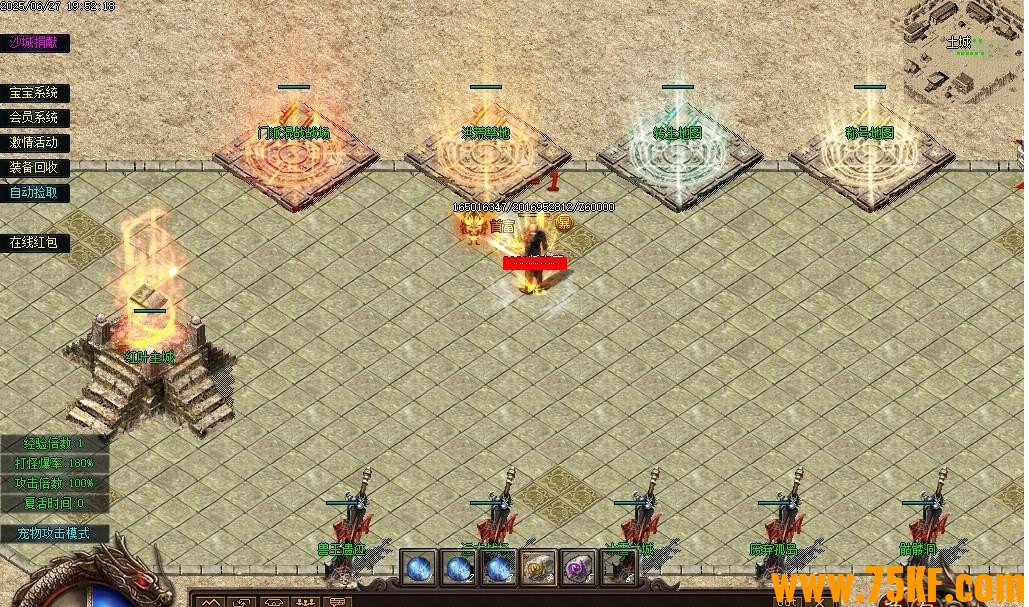Open 装备回收 equipment recycling
The height and width of the screenshot is (607, 1029).
34,167
